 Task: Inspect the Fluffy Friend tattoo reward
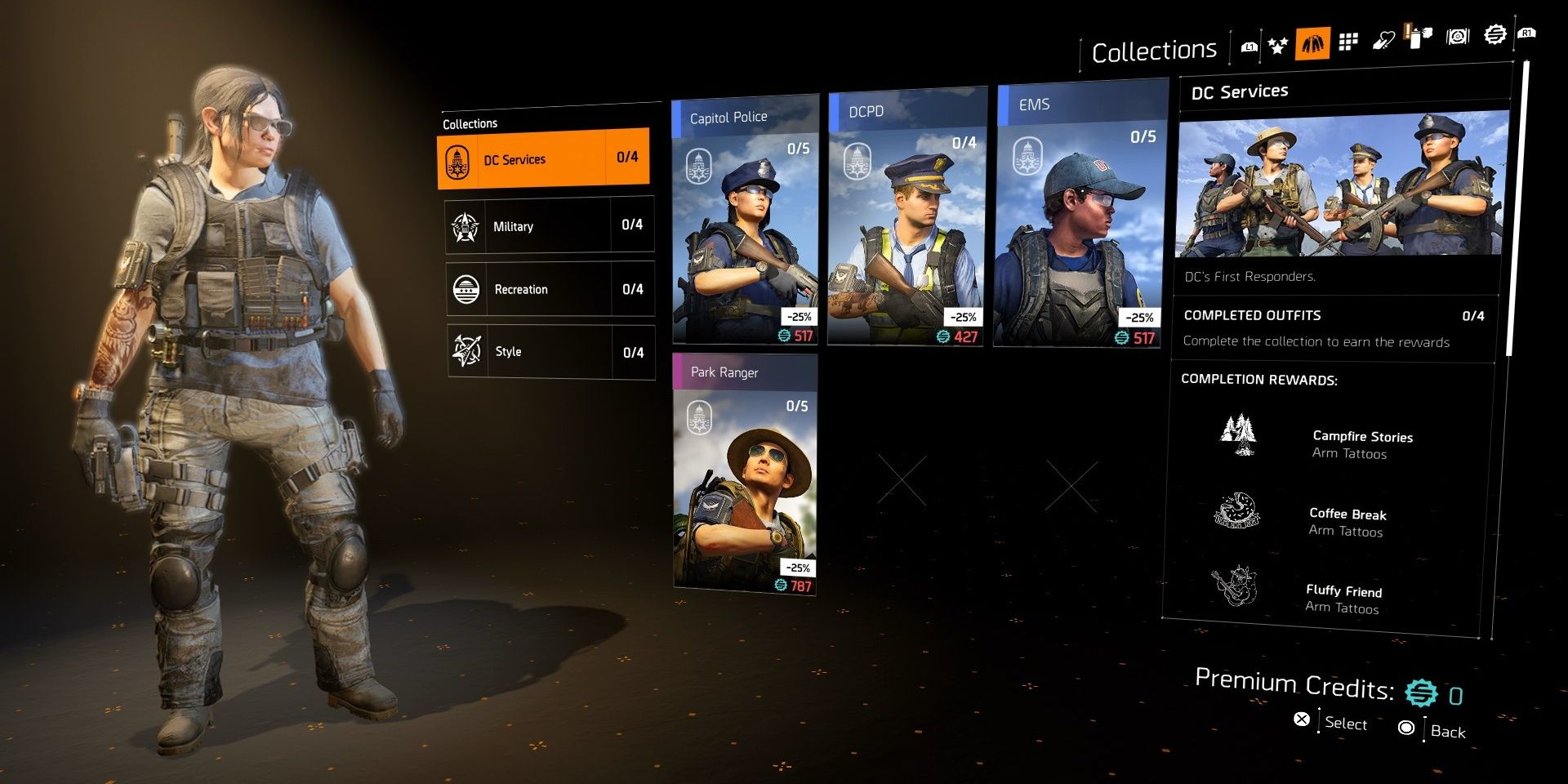[x=1323, y=597]
